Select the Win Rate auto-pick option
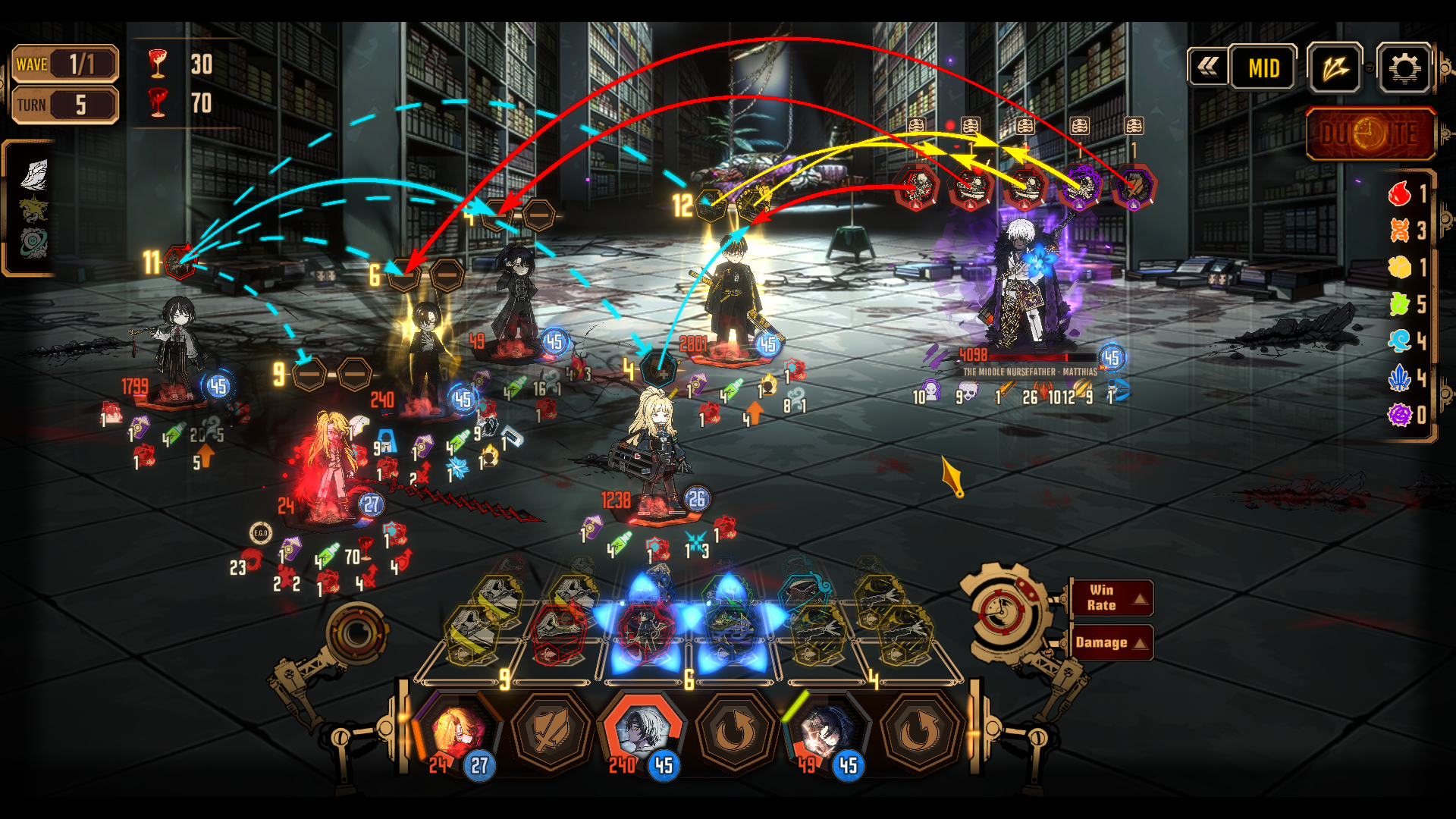Viewport: 1456px width, 819px height. pos(1112,598)
